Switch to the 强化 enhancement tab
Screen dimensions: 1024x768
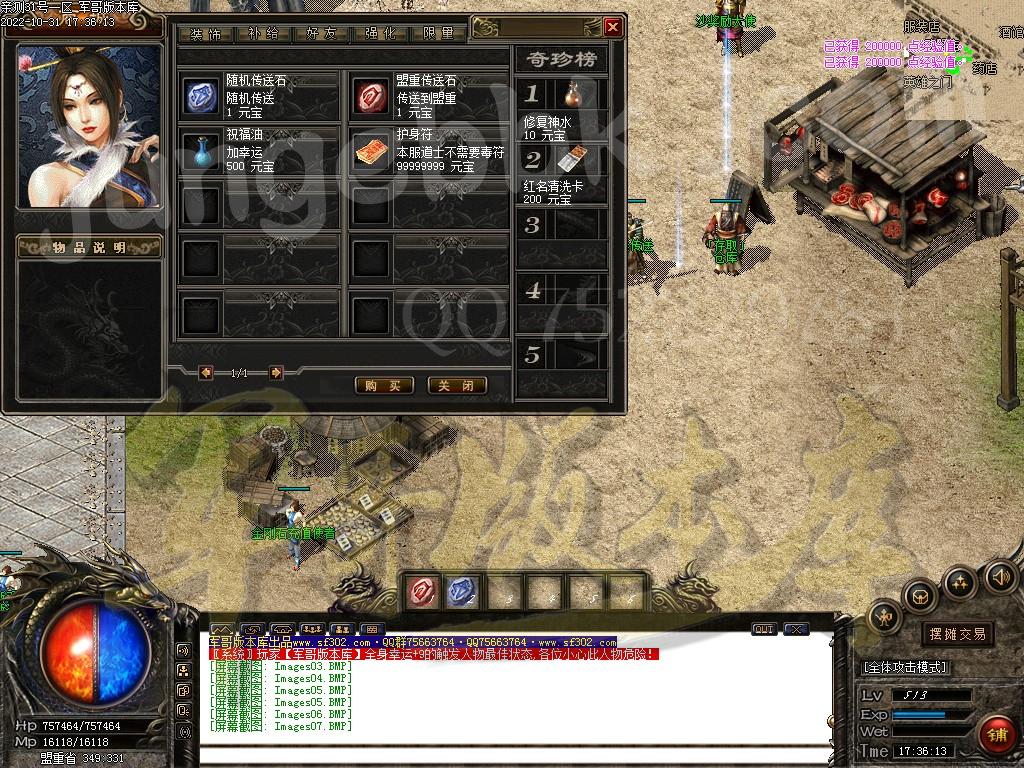pos(381,33)
